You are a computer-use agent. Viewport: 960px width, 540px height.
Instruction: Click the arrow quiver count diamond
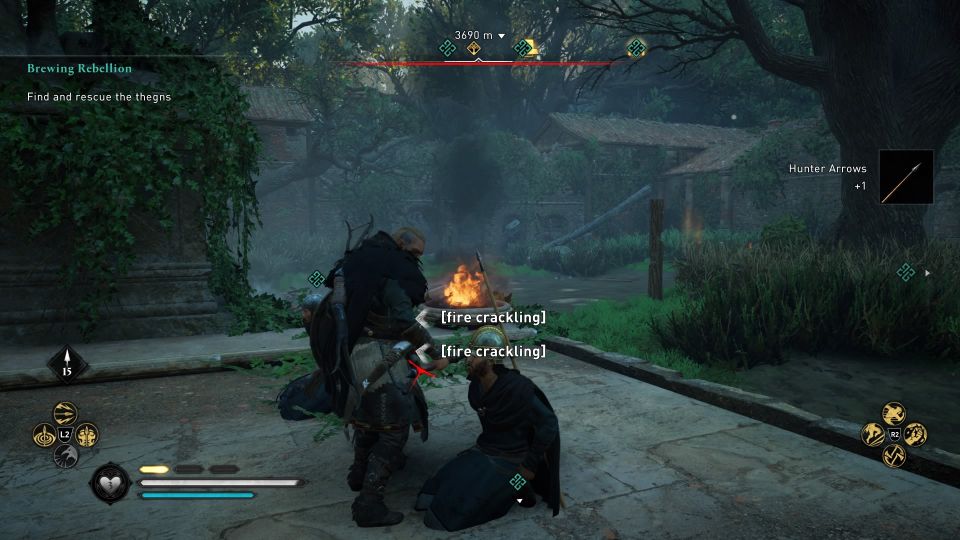[x=68, y=364]
